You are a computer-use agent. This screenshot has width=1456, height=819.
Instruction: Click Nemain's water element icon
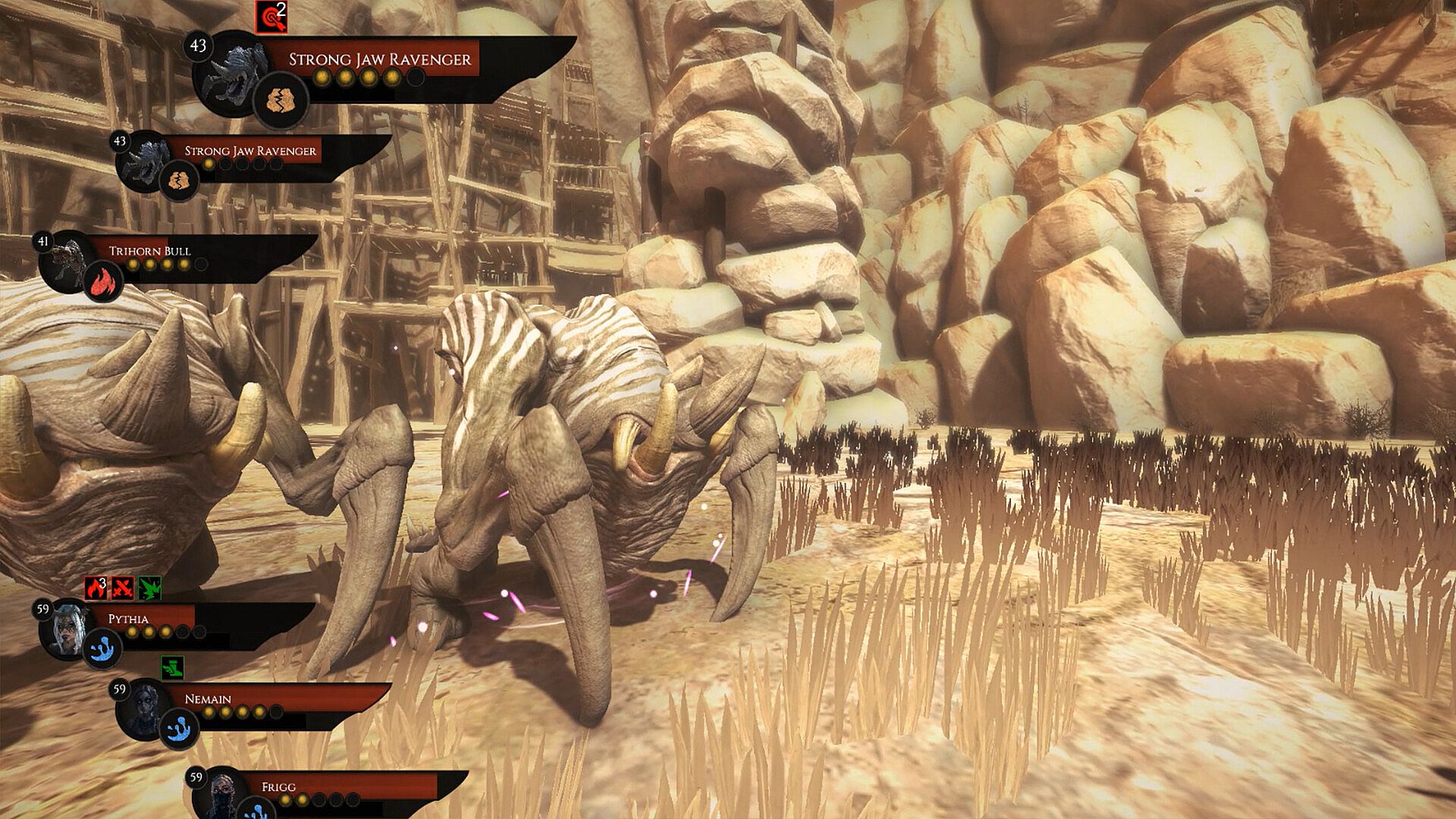pyautogui.click(x=179, y=729)
